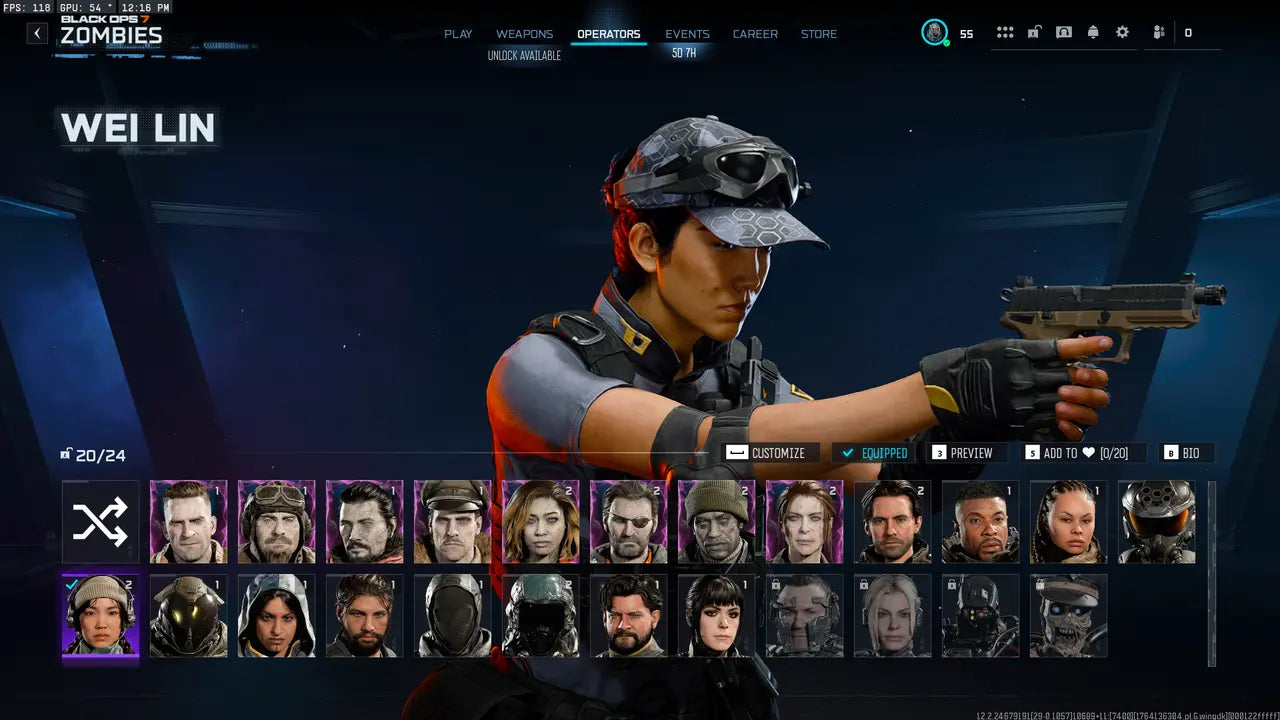Choose the hooded woman operator
Image resolution: width=1280 pixels, height=720 pixels.
tap(276, 615)
